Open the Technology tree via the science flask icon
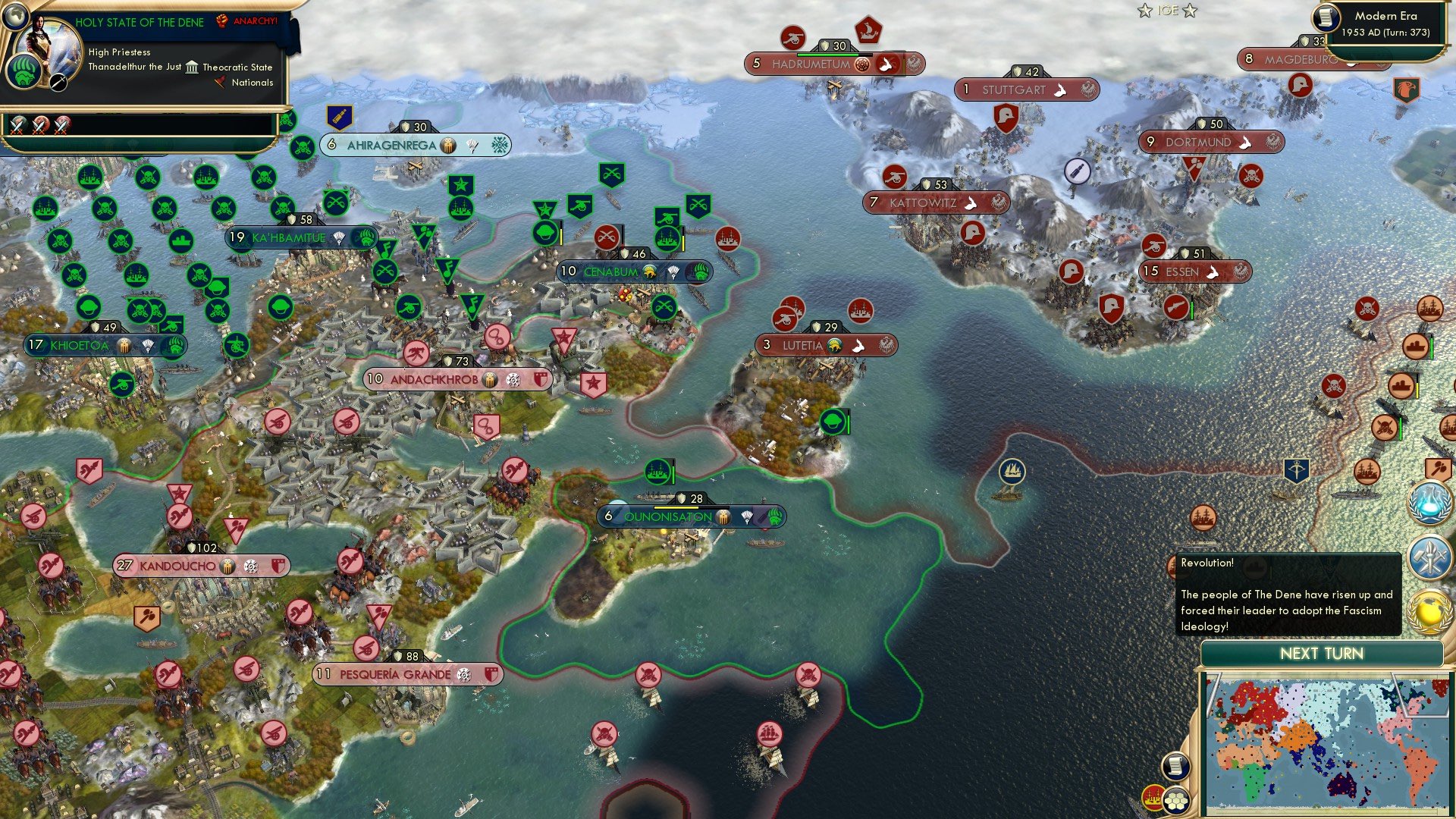This screenshot has height=819, width=1456. point(1429,504)
